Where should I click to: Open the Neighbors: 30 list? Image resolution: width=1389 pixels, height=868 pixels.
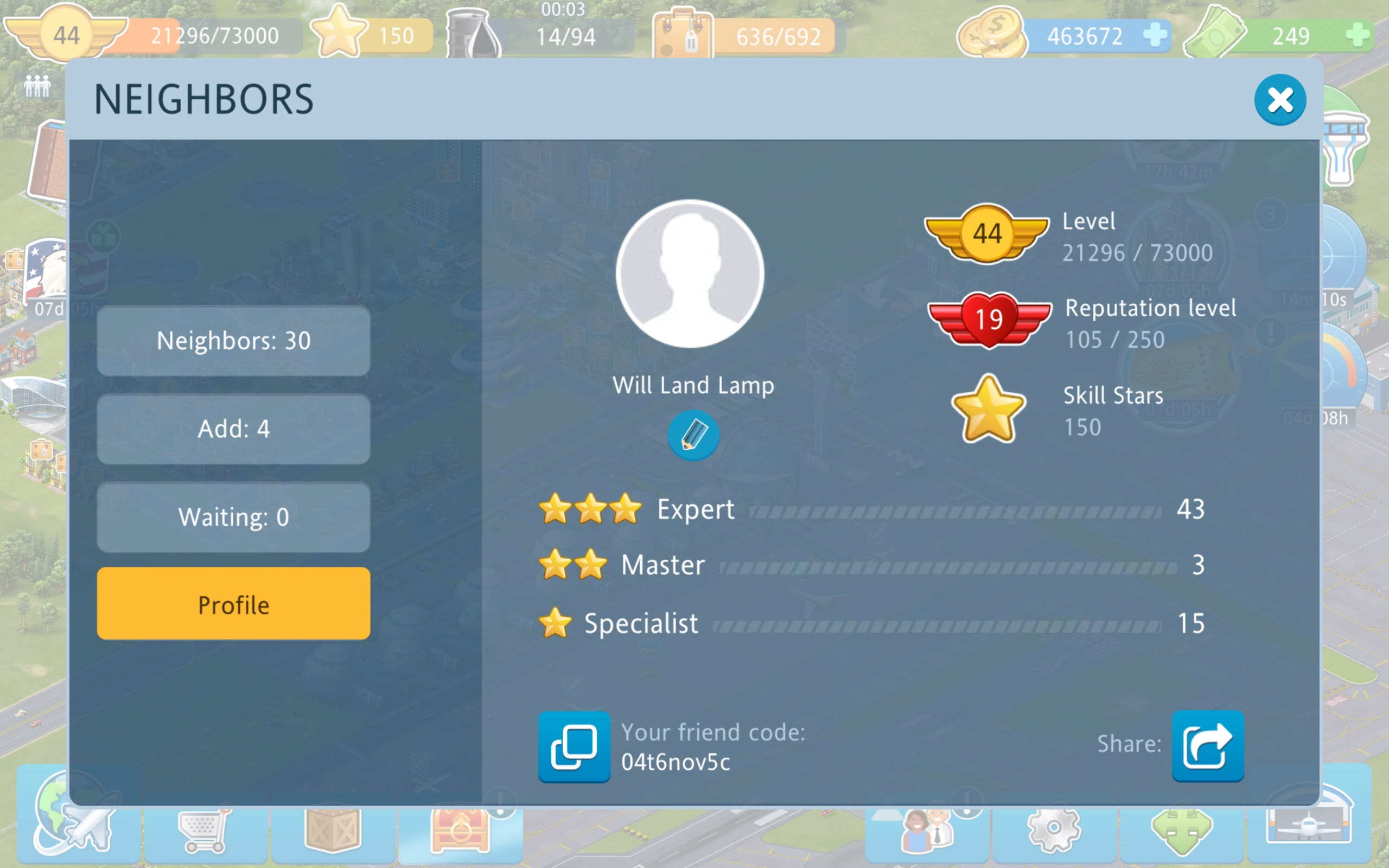coord(233,341)
